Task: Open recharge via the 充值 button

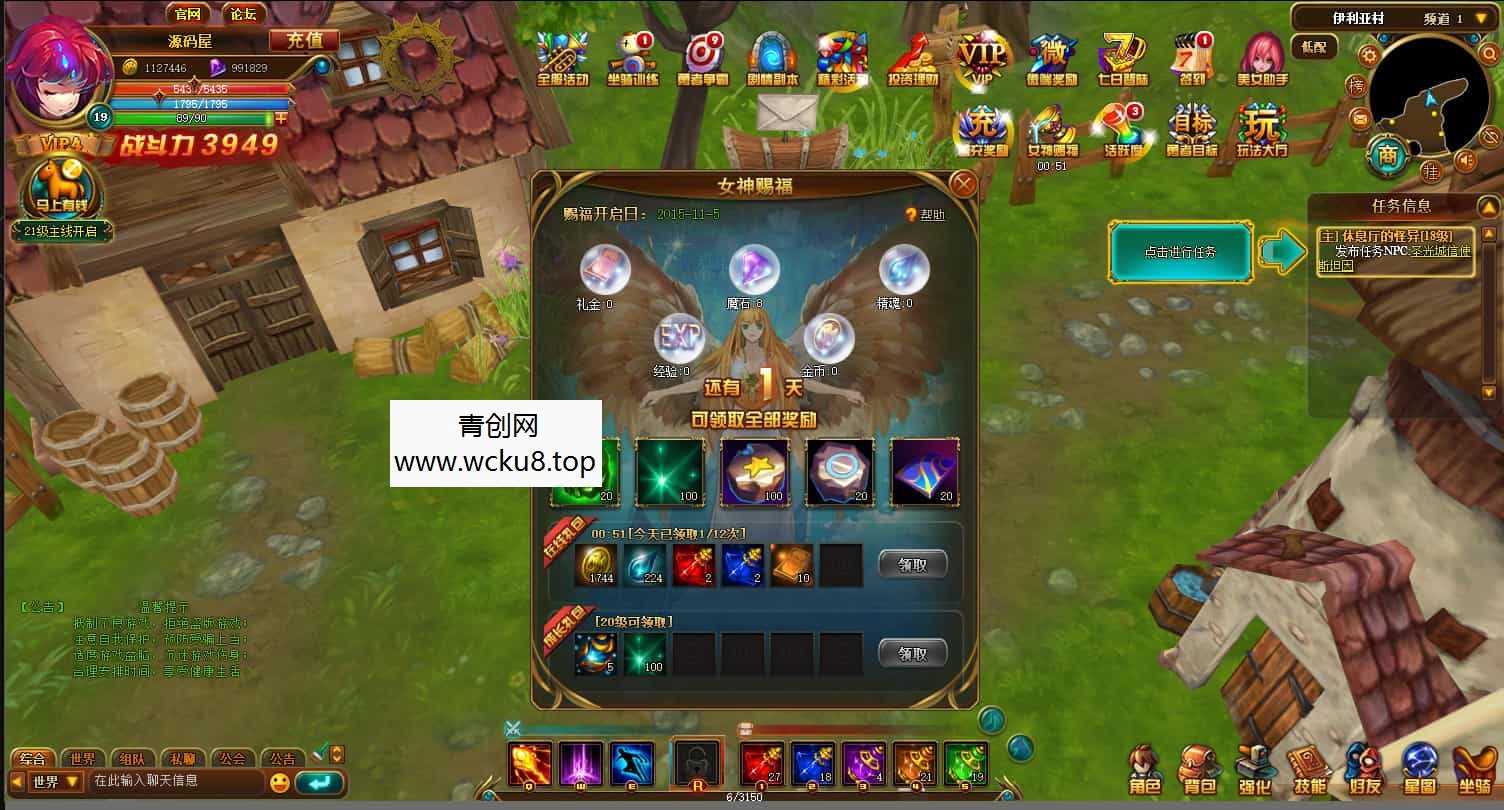Action: coord(306,40)
